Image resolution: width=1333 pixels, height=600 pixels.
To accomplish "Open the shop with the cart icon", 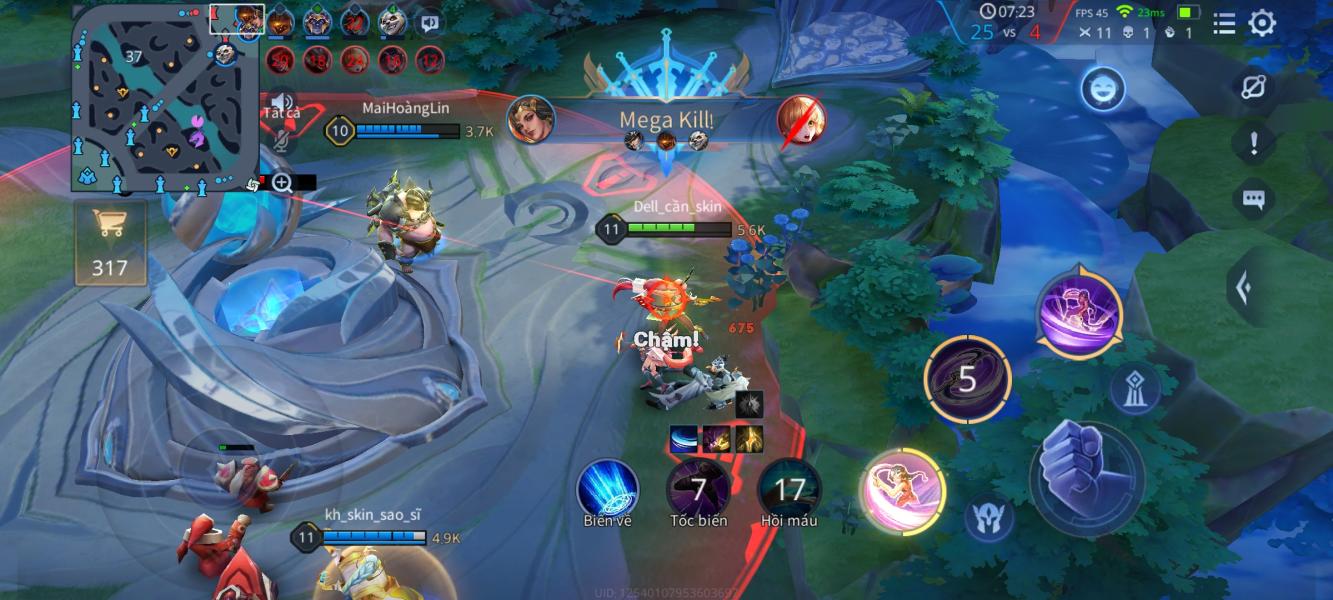I will click(x=110, y=242).
